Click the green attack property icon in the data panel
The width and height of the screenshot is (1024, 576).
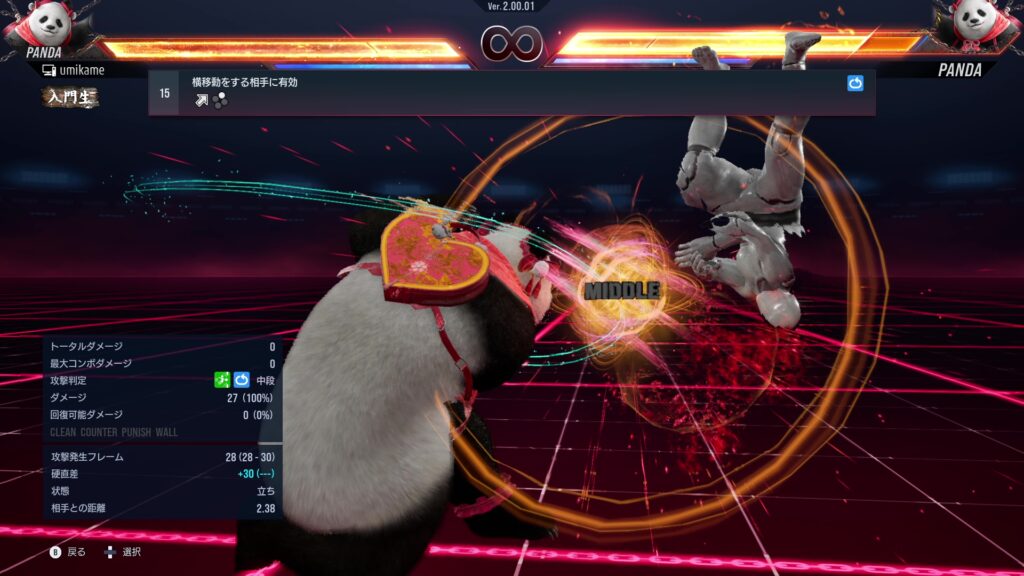223,380
